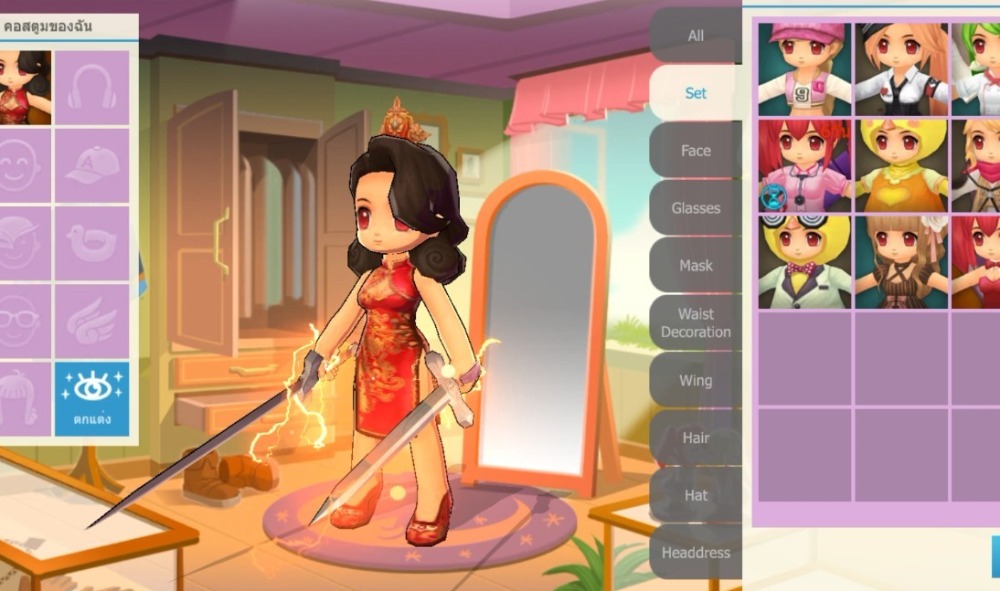This screenshot has width=1000, height=591.
Task: Open the Face category
Action: click(695, 150)
